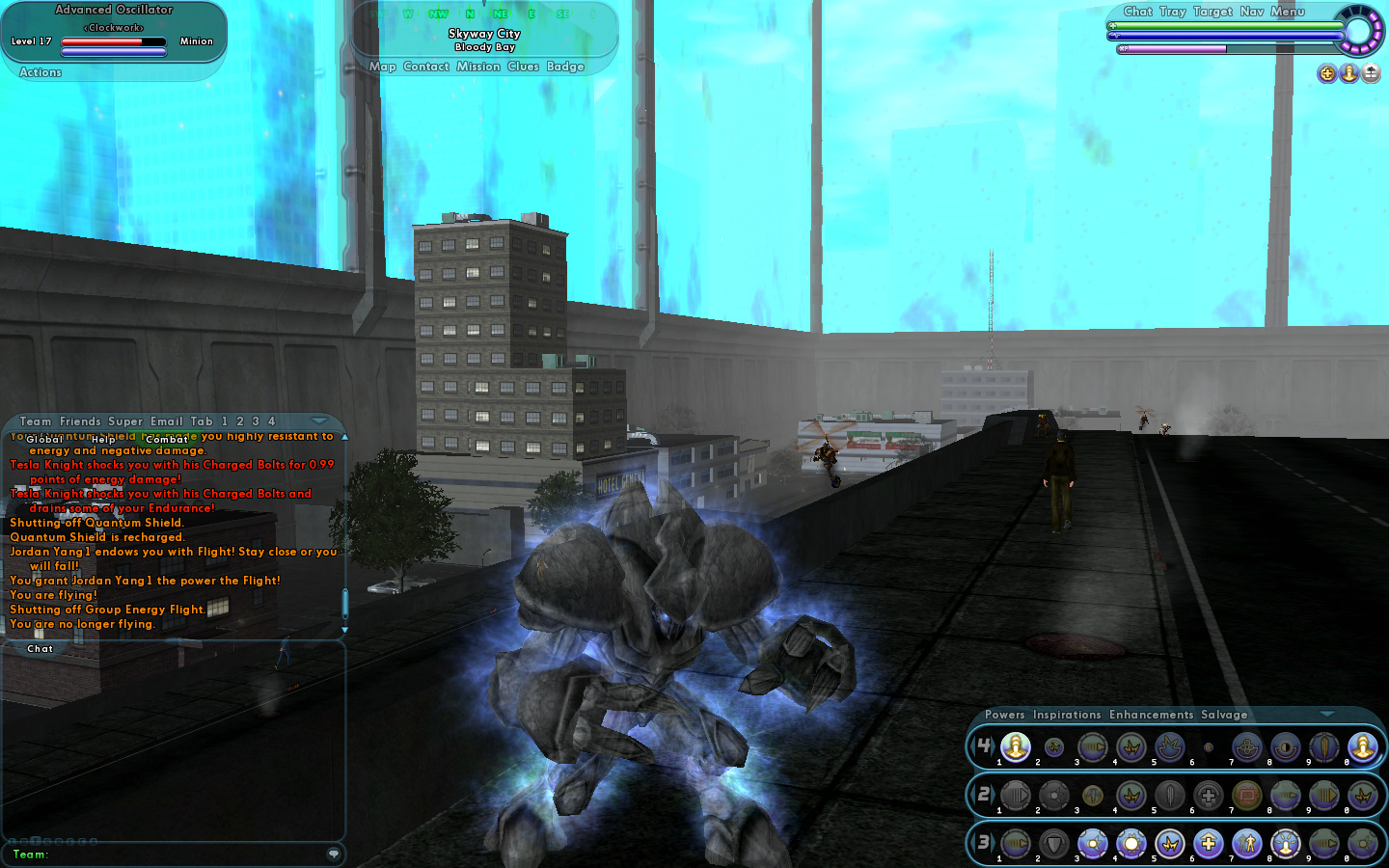
Task: Open the Contact list
Action: [x=426, y=67]
